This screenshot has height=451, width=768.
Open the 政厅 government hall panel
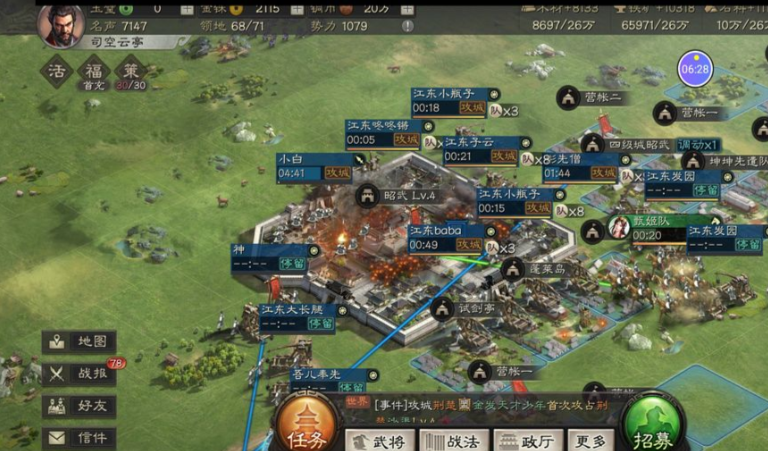point(526,441)
